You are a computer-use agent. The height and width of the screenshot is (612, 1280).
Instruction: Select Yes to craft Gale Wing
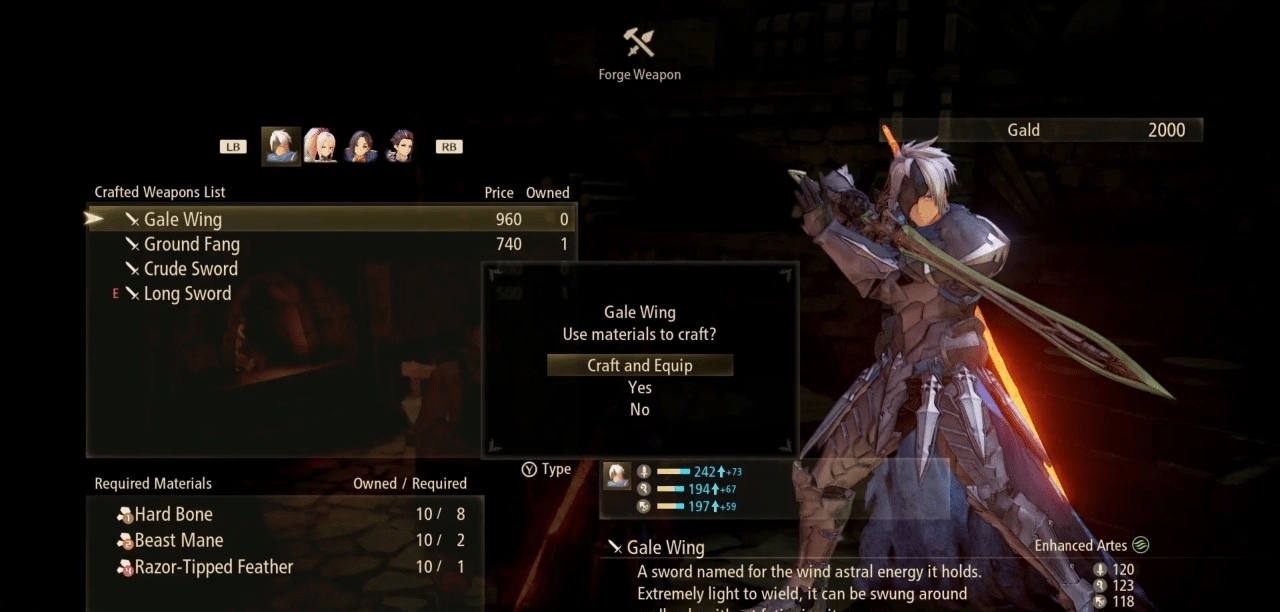coord(640,388)
